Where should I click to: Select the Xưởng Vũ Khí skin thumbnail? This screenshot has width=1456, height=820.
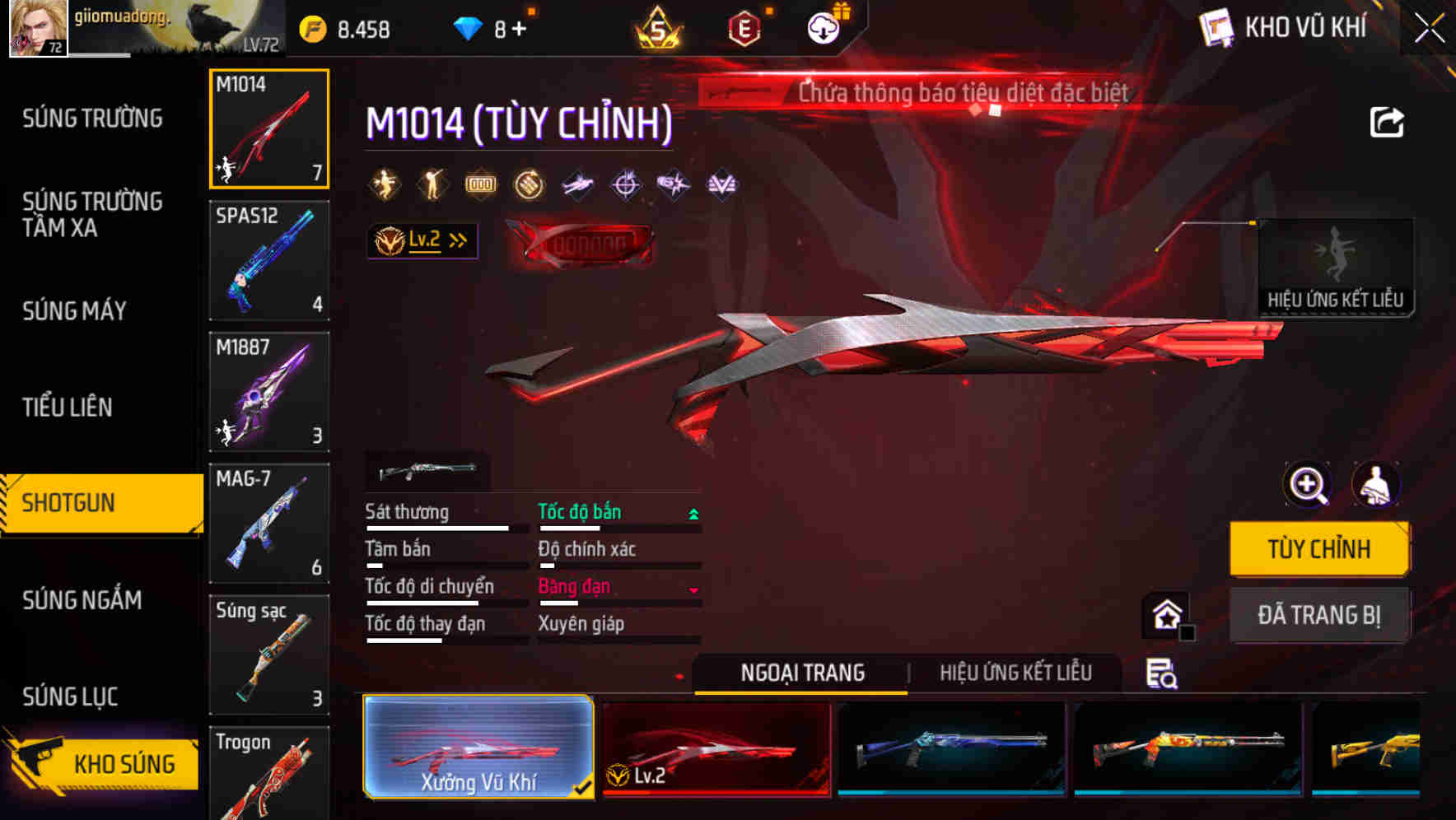[x=478, y=748]
